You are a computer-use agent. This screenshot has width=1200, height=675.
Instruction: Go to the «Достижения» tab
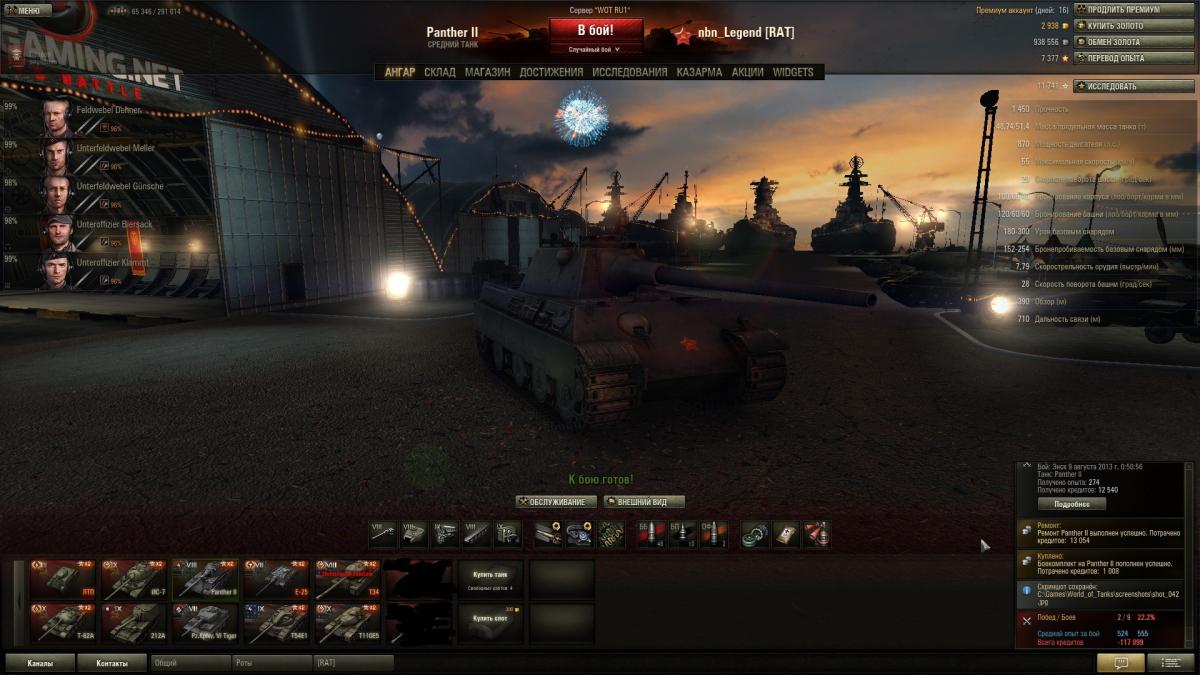551,72
